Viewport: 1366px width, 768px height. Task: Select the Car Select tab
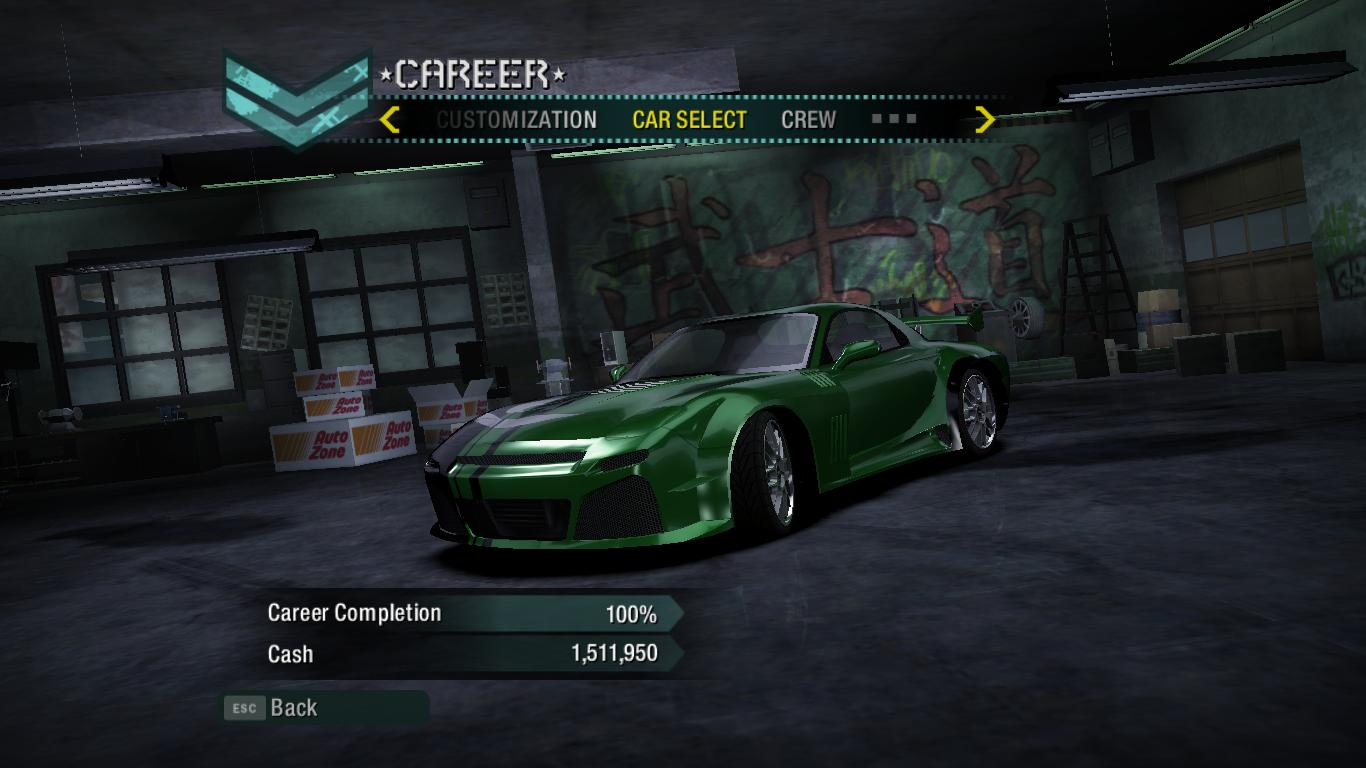(689, 120)
